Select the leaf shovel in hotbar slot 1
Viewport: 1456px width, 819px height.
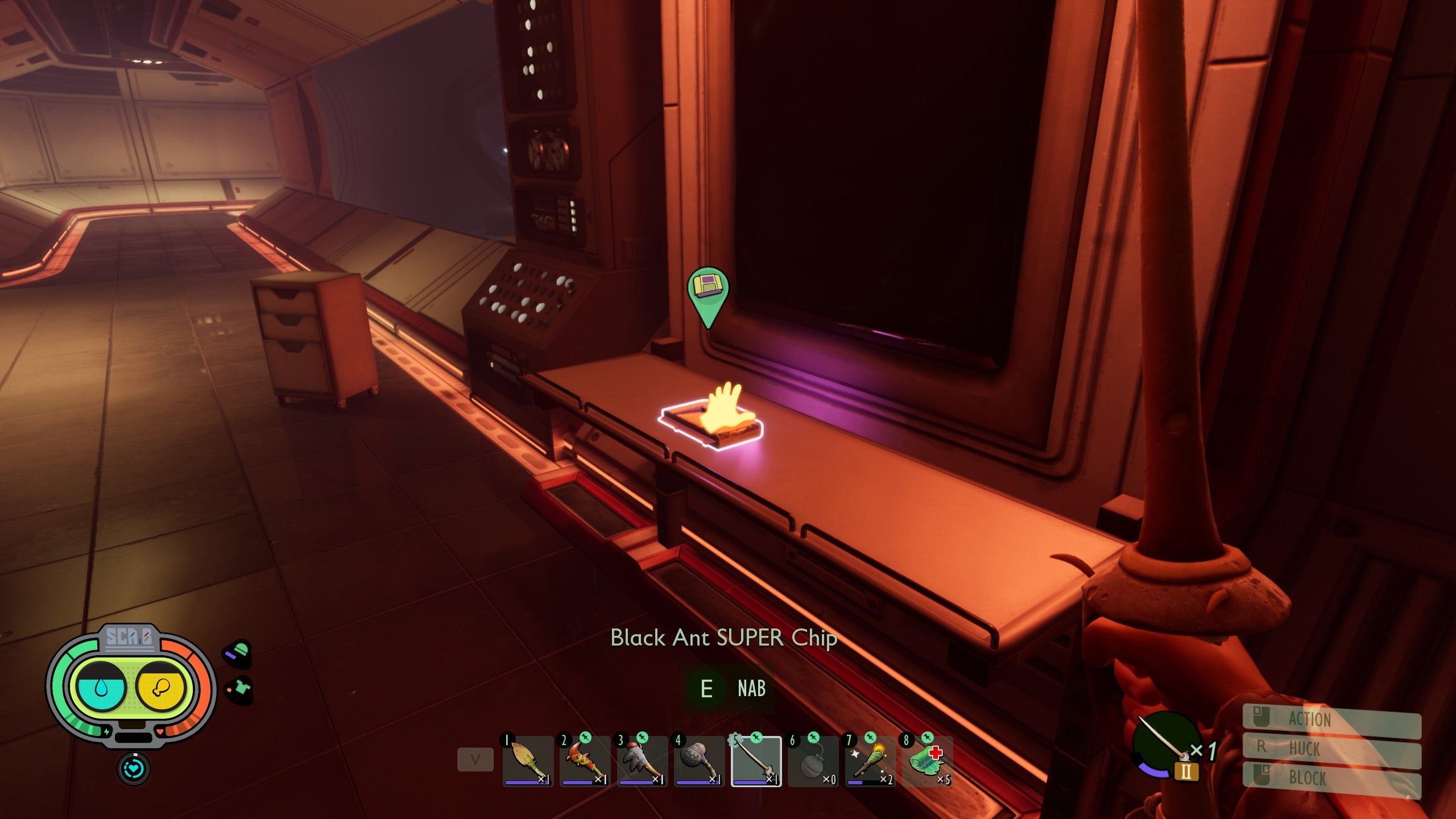(x=528, y=761)
